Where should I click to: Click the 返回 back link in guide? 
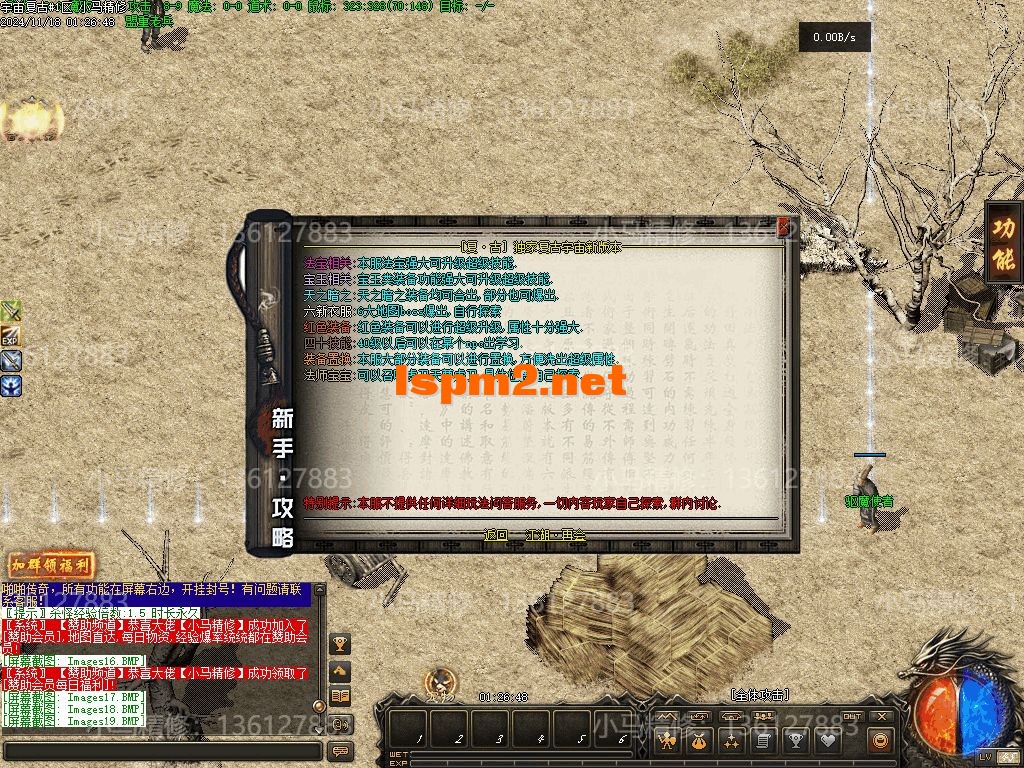pyautogui.click(x=495, y=535)
